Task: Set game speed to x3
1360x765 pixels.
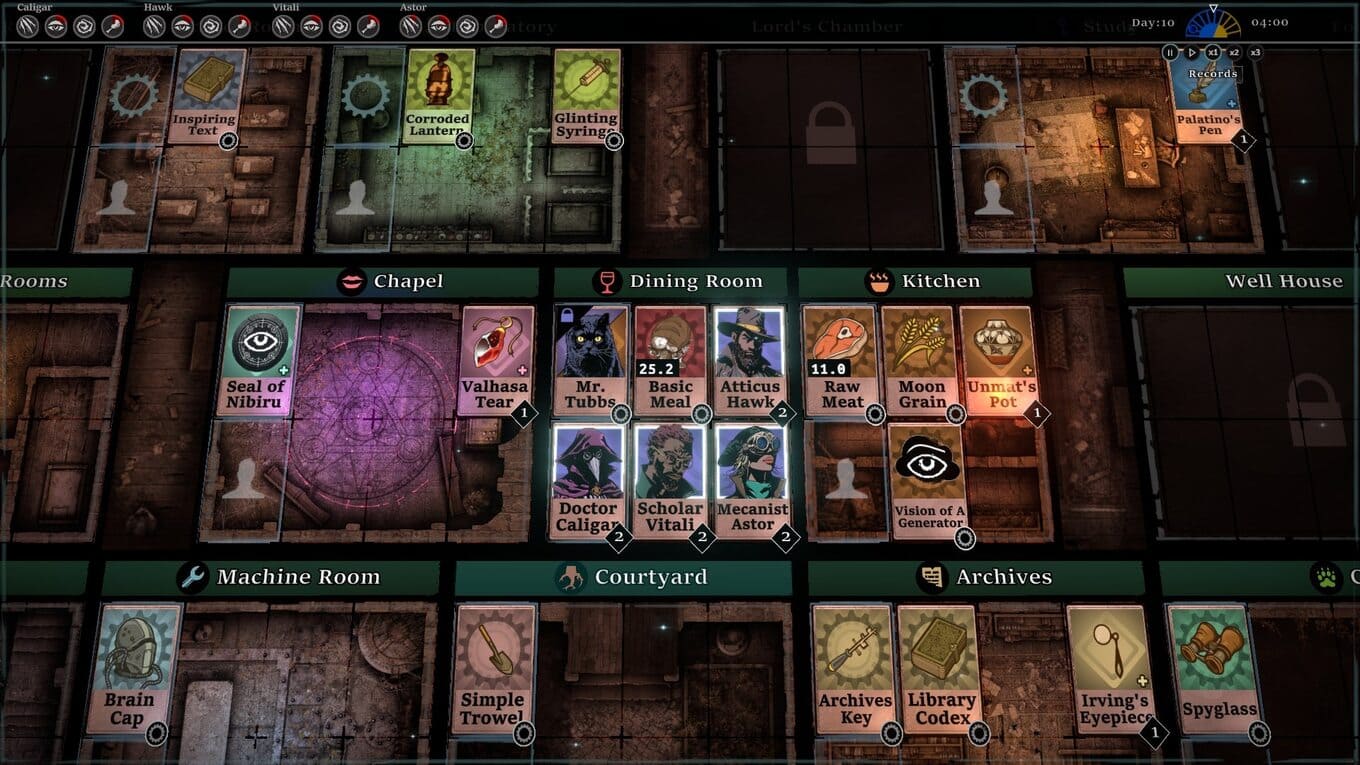Action: 1256,52
